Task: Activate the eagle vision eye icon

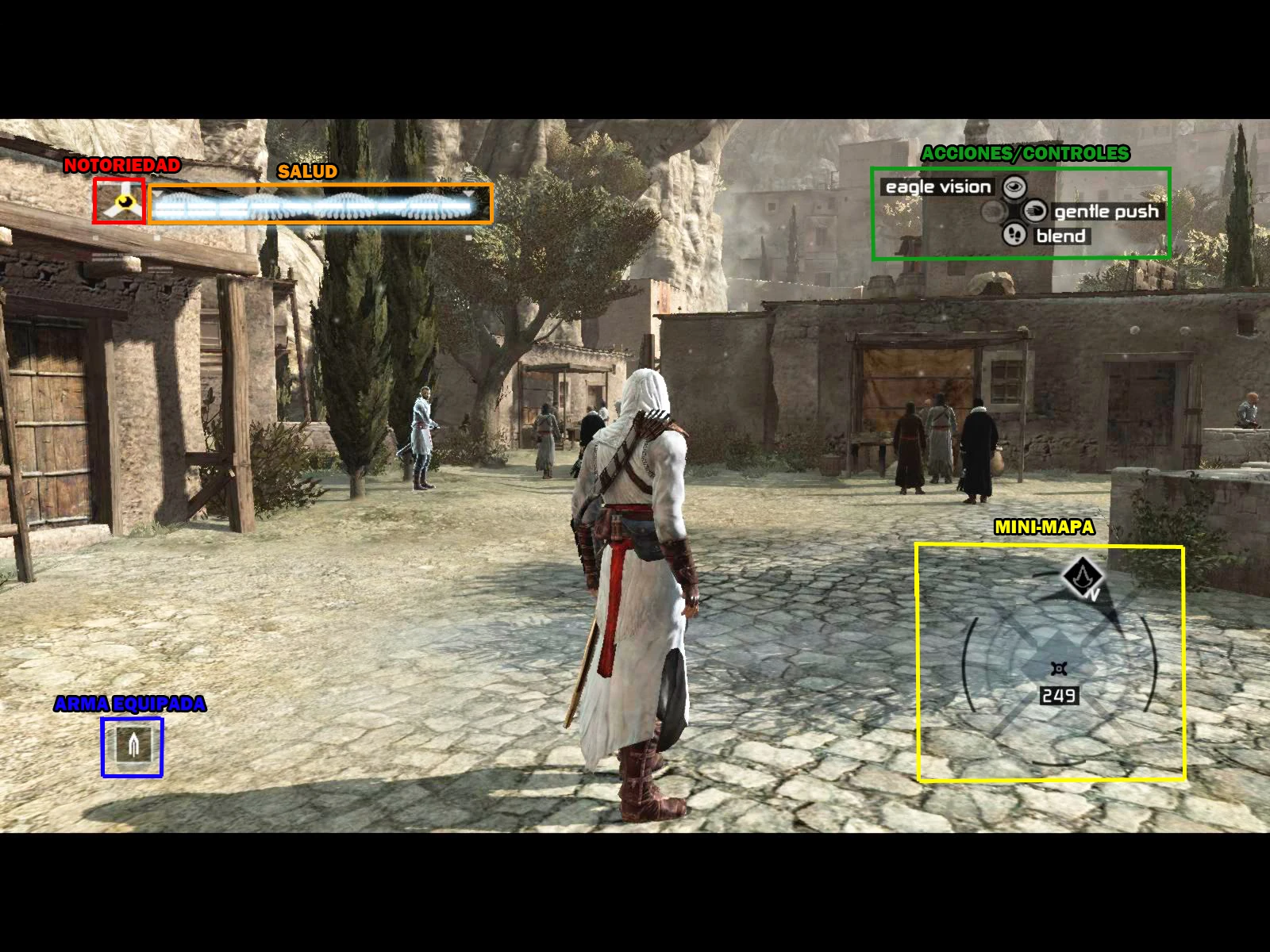Action: (1014, 187)
